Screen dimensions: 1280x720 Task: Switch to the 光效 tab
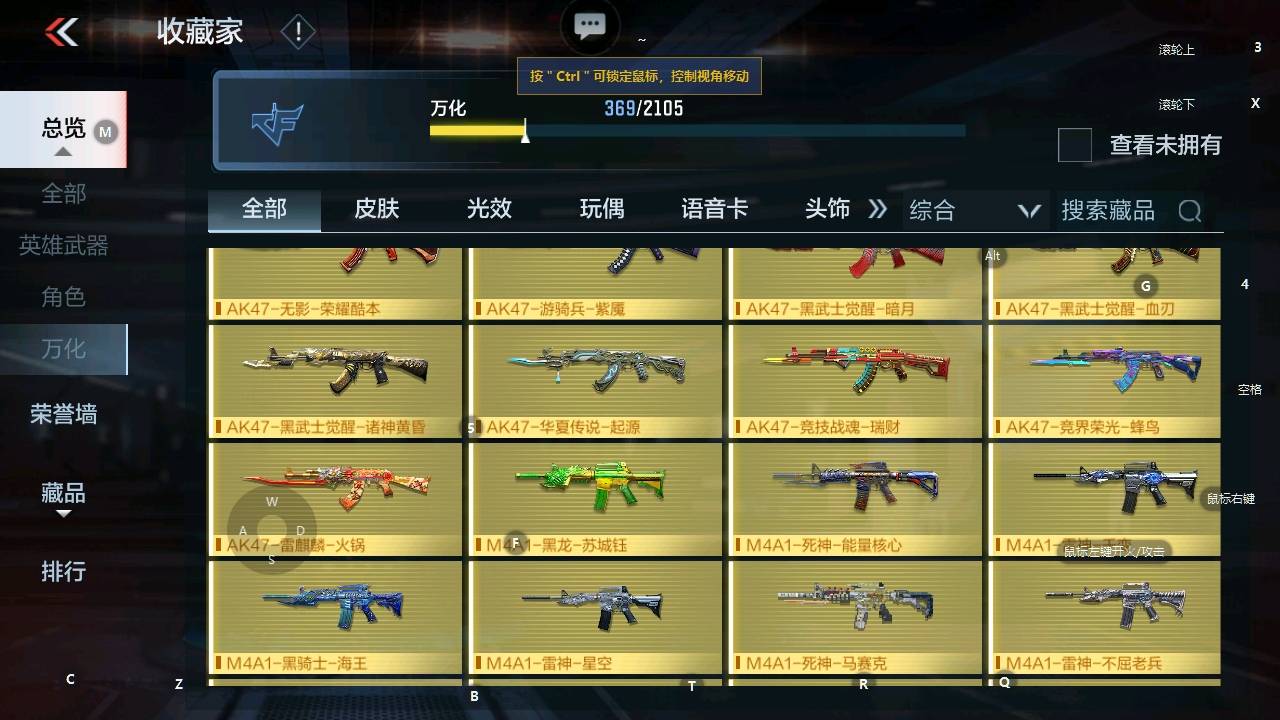click(x=489, y=210)
